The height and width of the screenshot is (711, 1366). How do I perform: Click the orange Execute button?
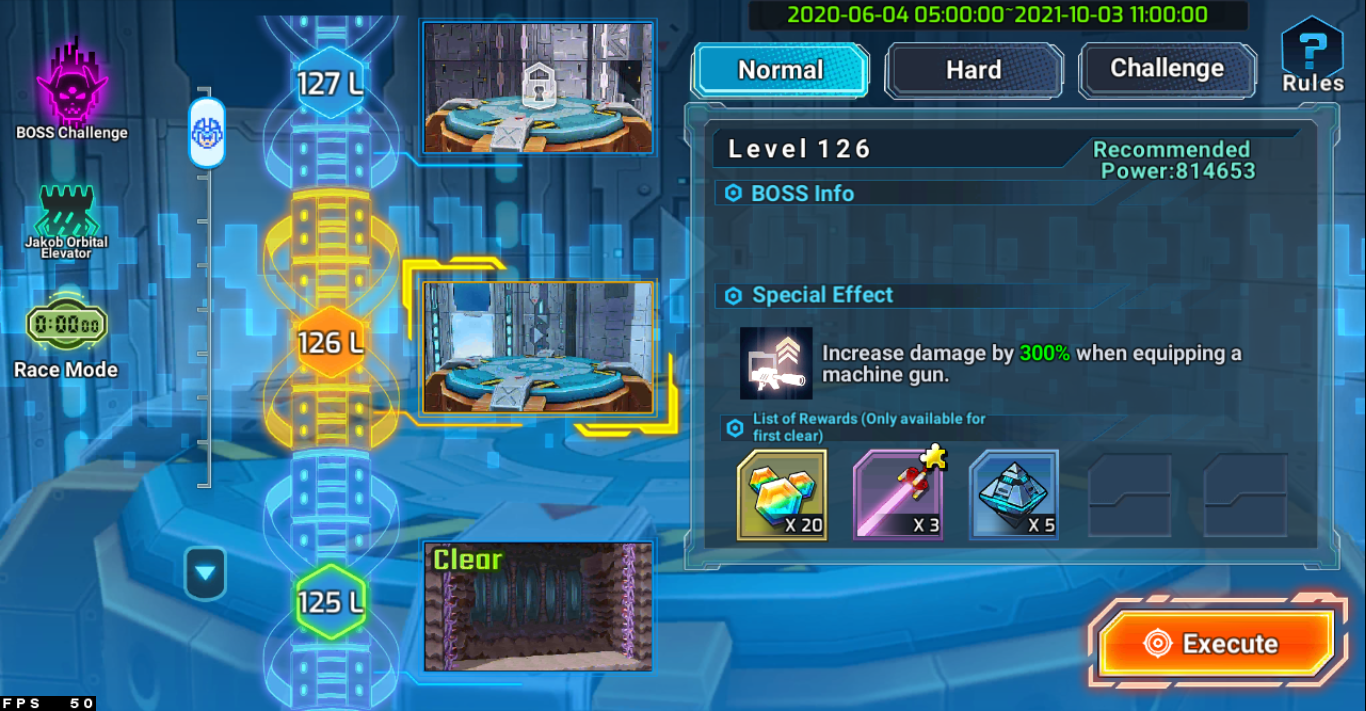1217,644
